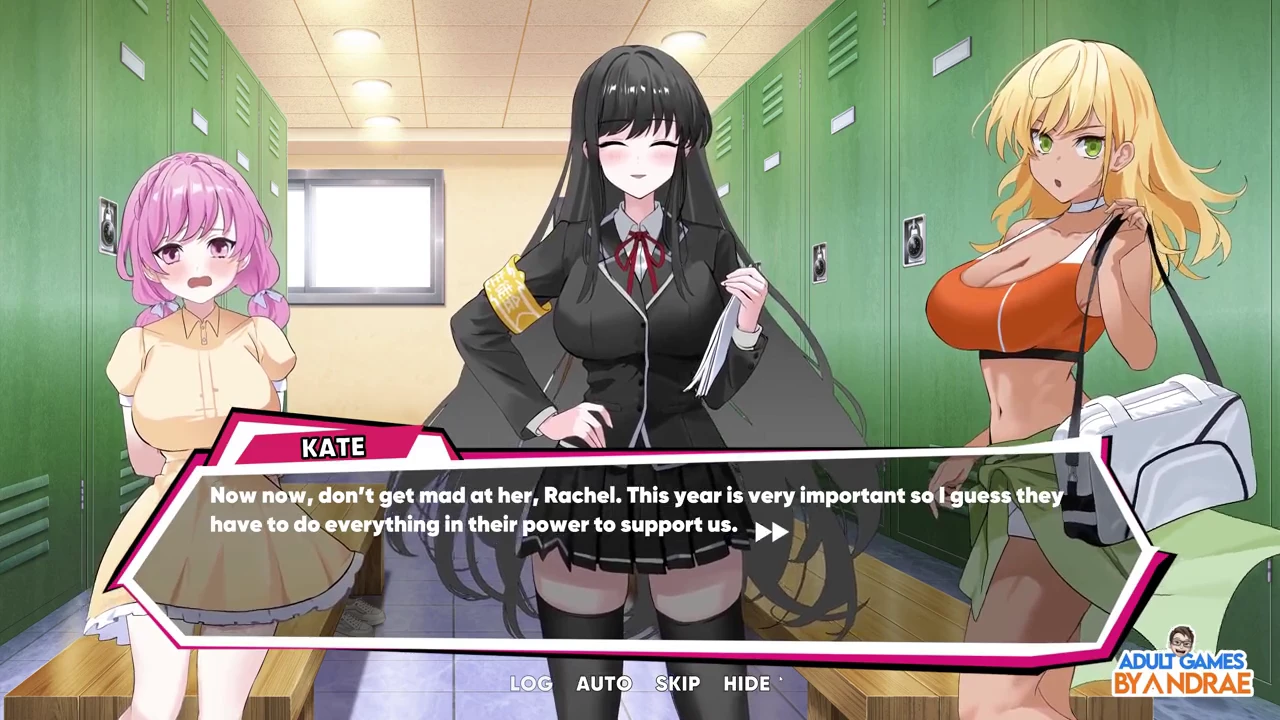
Task: Activate the SKIP dialogue button
Action: pos(677,684)
